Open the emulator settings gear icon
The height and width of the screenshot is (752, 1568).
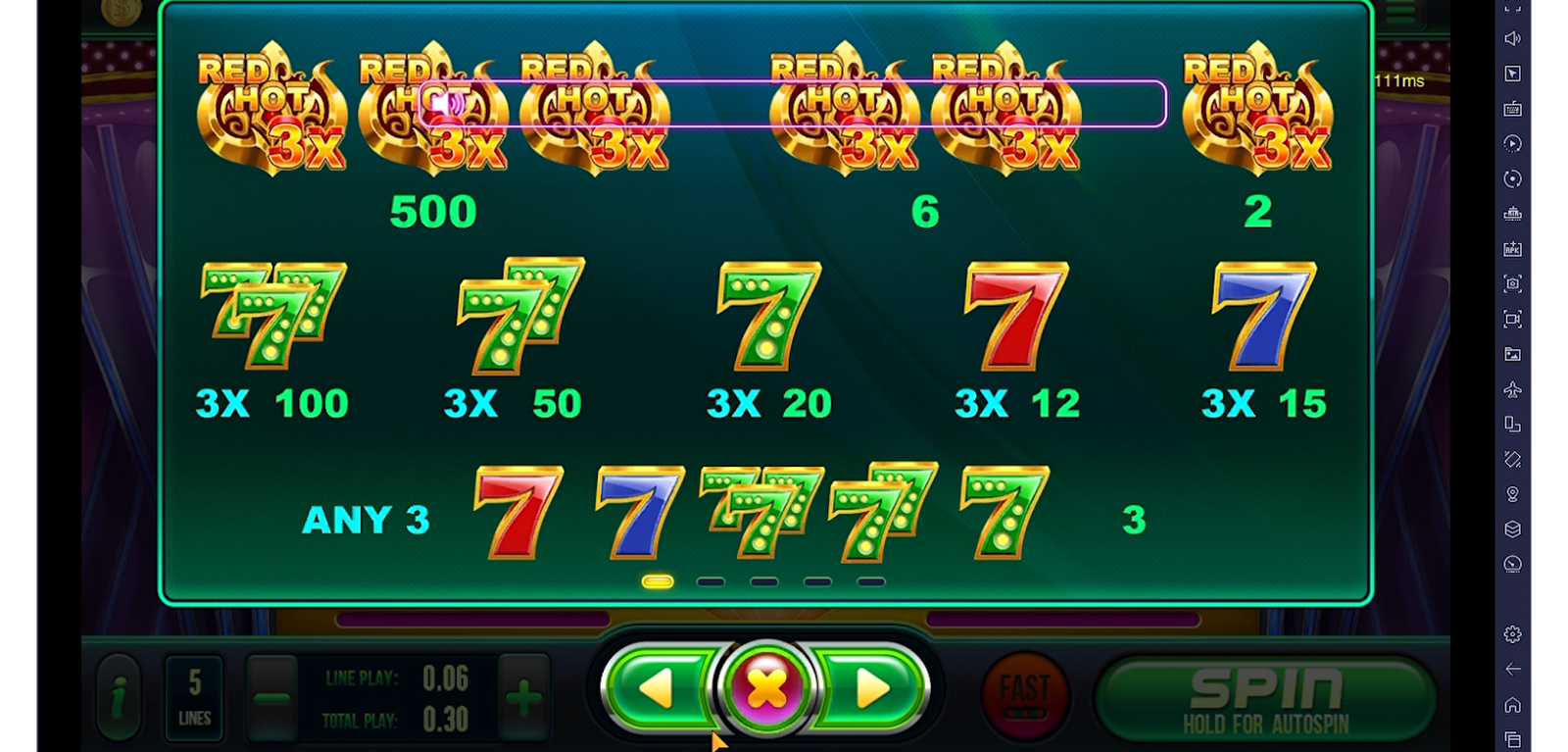click(1512, 634)
